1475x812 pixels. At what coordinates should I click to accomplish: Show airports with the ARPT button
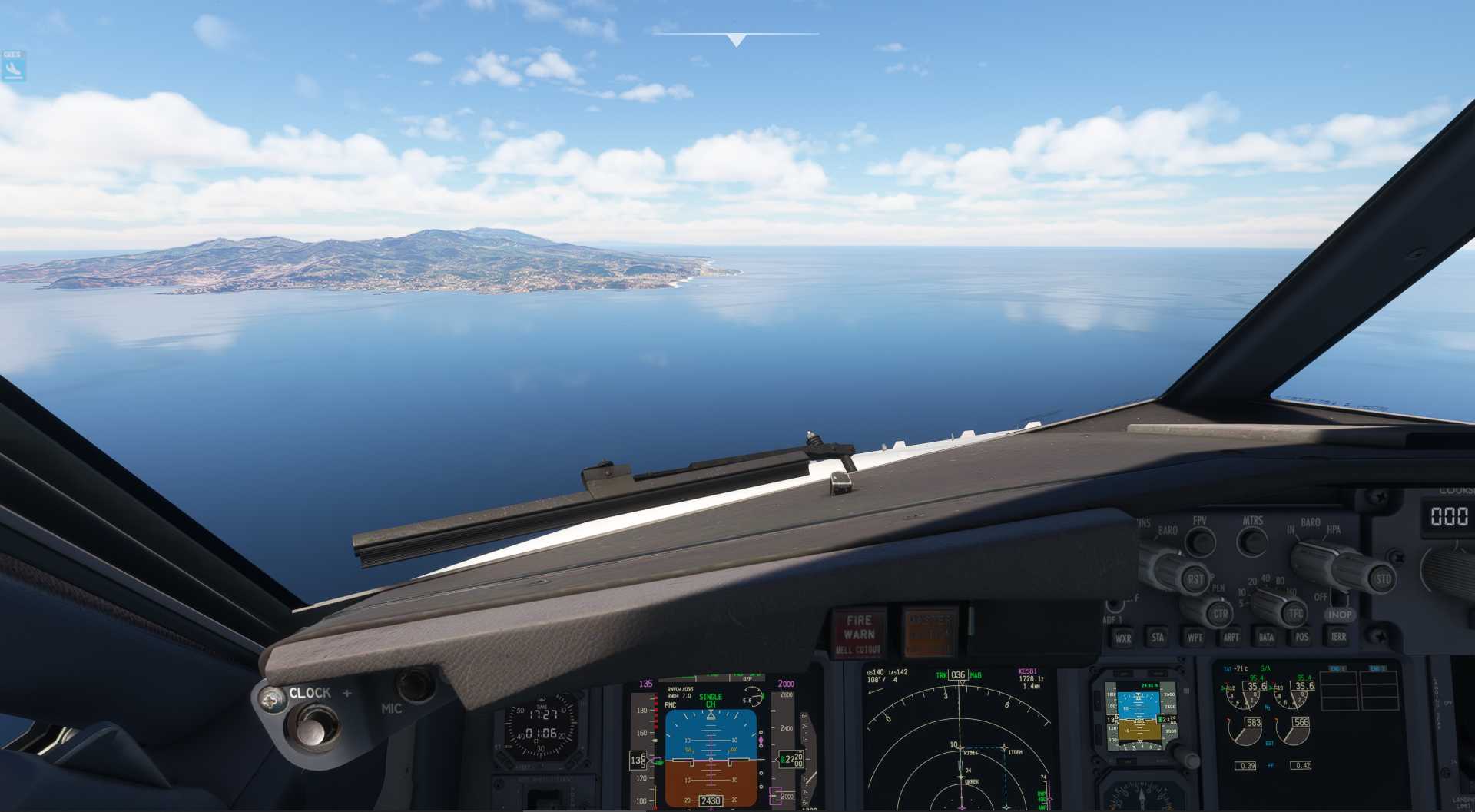tap(1231, 637)
